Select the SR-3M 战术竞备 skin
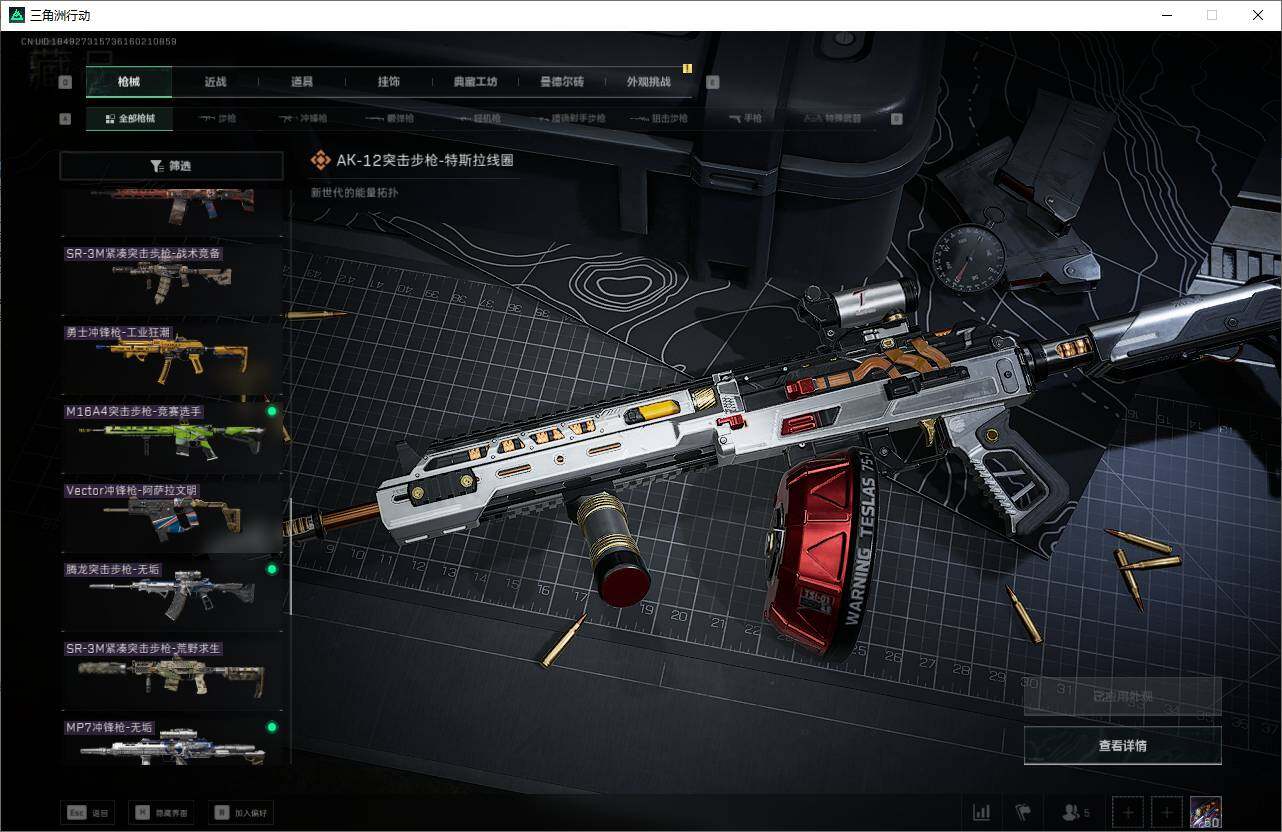Viewport: 1282px width, 832px height. [172, 279]
